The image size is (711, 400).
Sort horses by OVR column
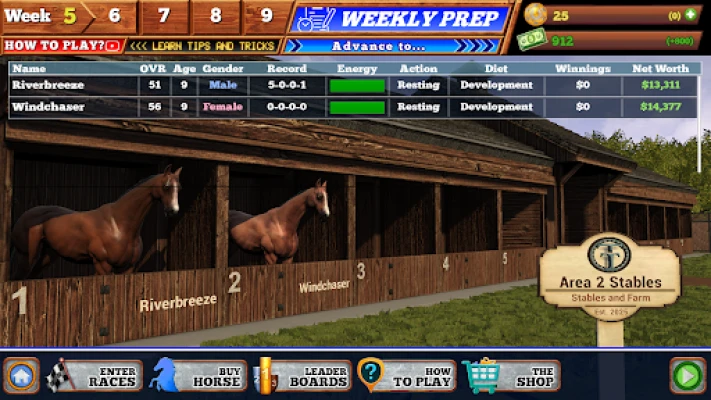coord(152,68)
